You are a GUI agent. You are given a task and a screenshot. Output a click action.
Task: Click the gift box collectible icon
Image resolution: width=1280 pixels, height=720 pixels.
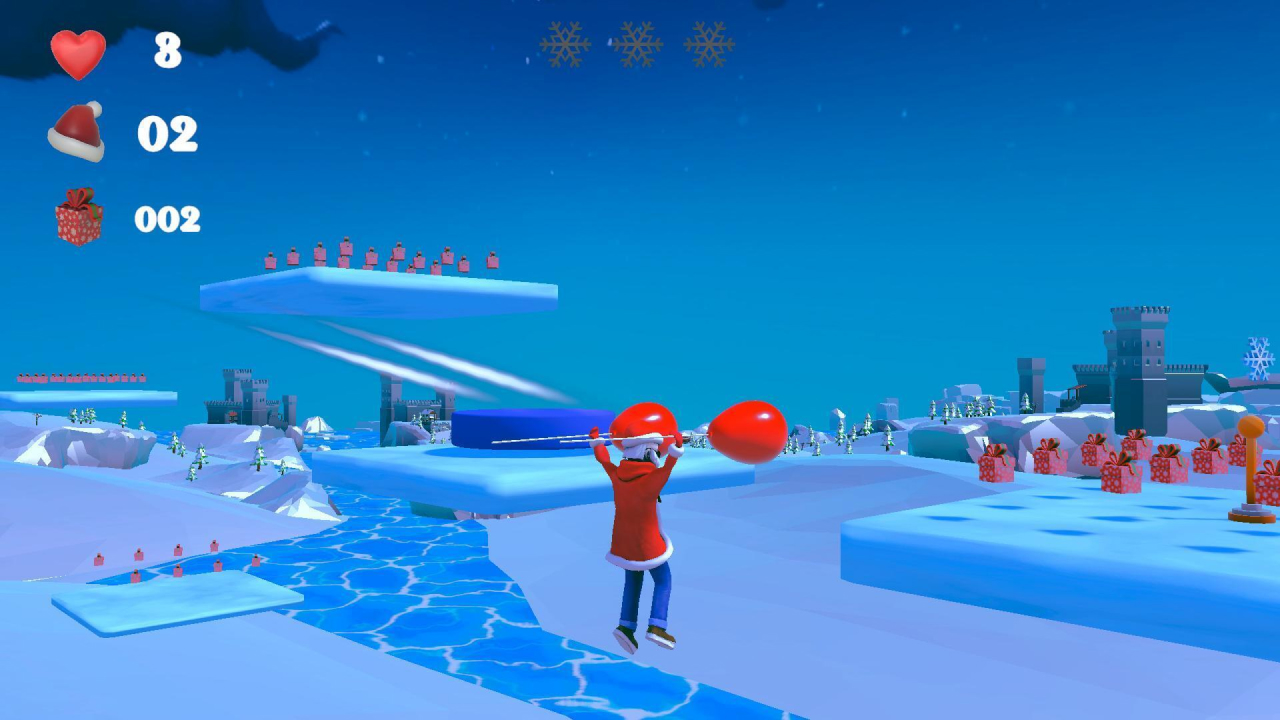75,213
